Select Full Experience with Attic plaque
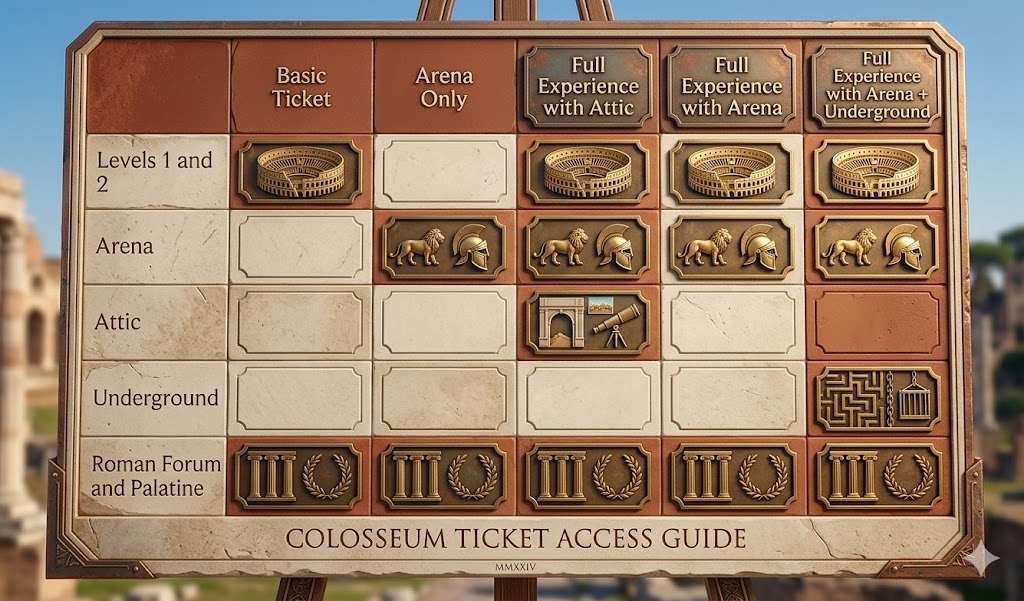 [x=588, y=87]
